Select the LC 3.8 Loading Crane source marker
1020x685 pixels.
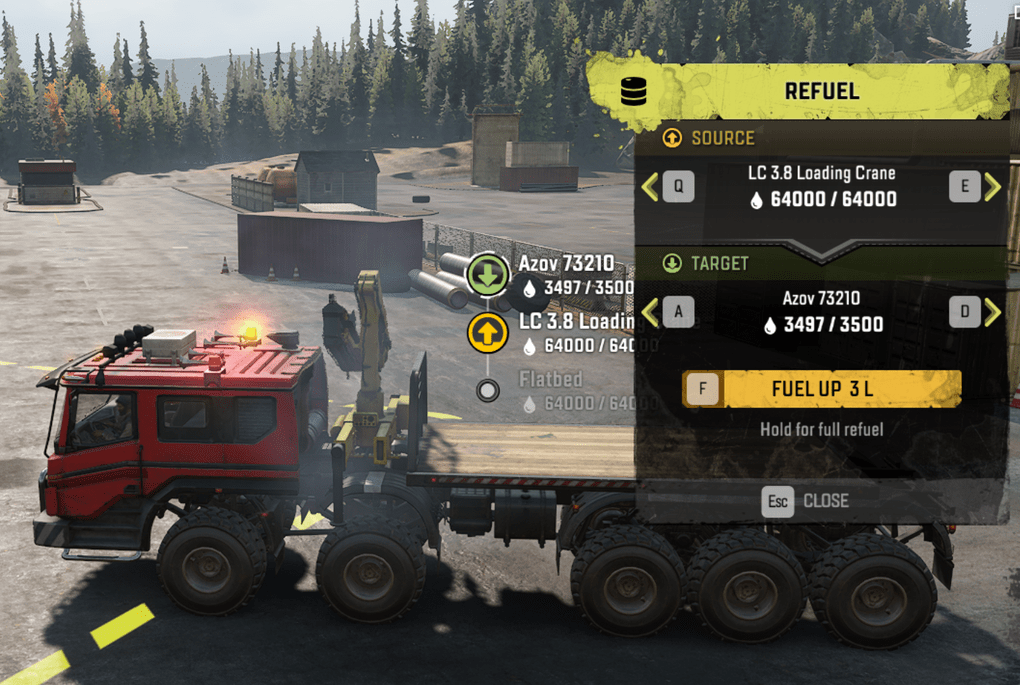tap(486, 333)
